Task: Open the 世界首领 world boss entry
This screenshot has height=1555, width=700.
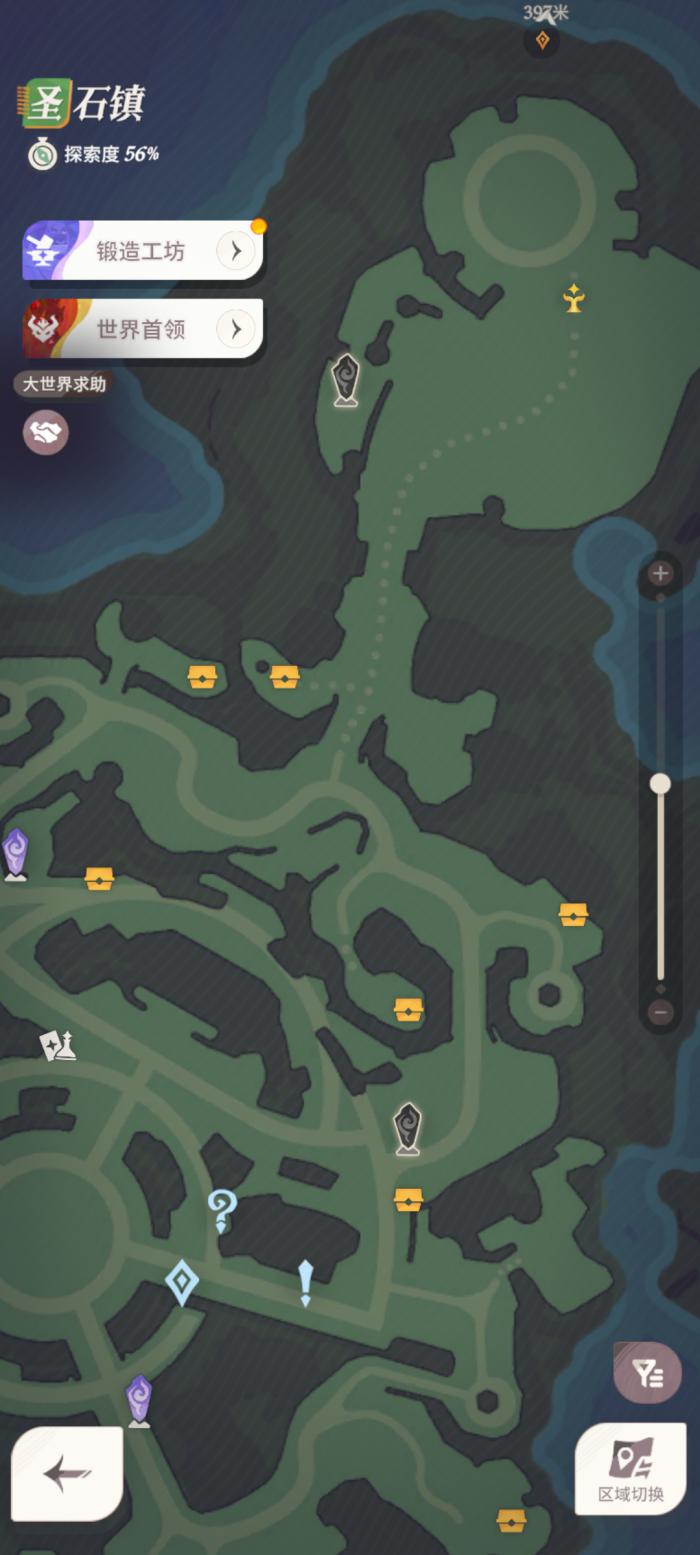Action: click(143, 329)
